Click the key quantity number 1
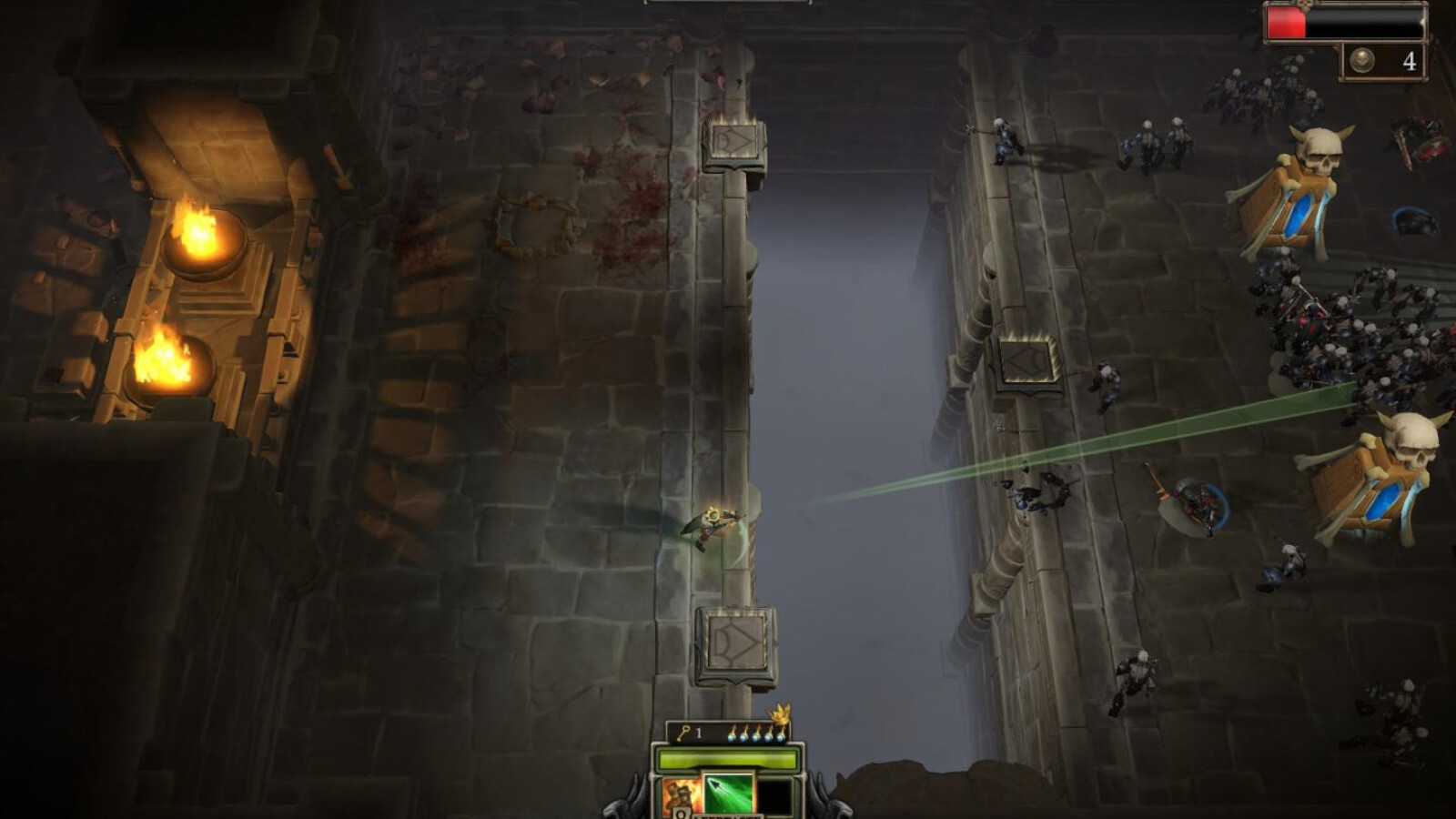1456x819 pixels. [699, 733]
